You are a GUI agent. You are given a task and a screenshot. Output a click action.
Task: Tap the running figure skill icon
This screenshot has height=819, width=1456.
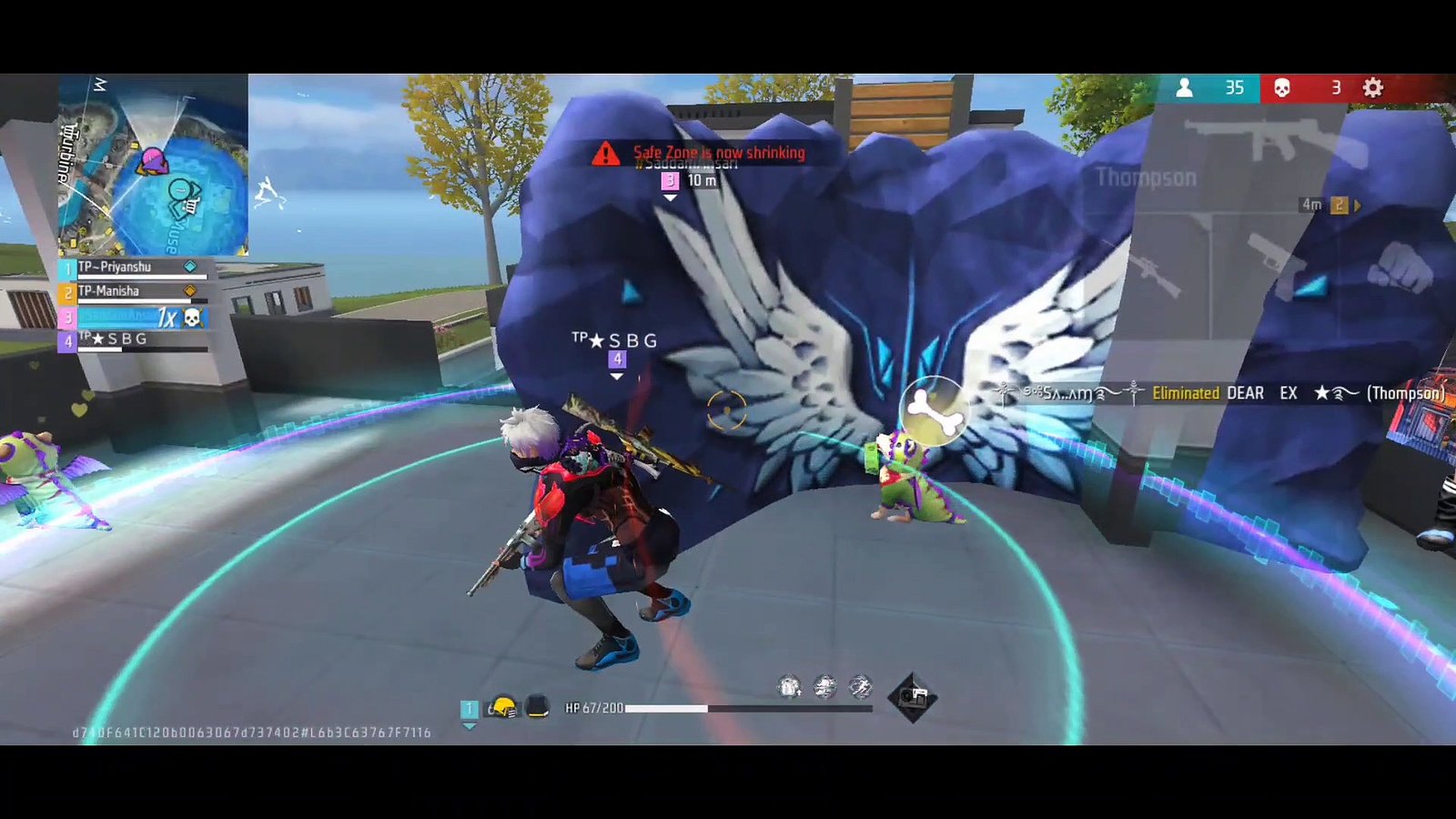tap(860, 687)
